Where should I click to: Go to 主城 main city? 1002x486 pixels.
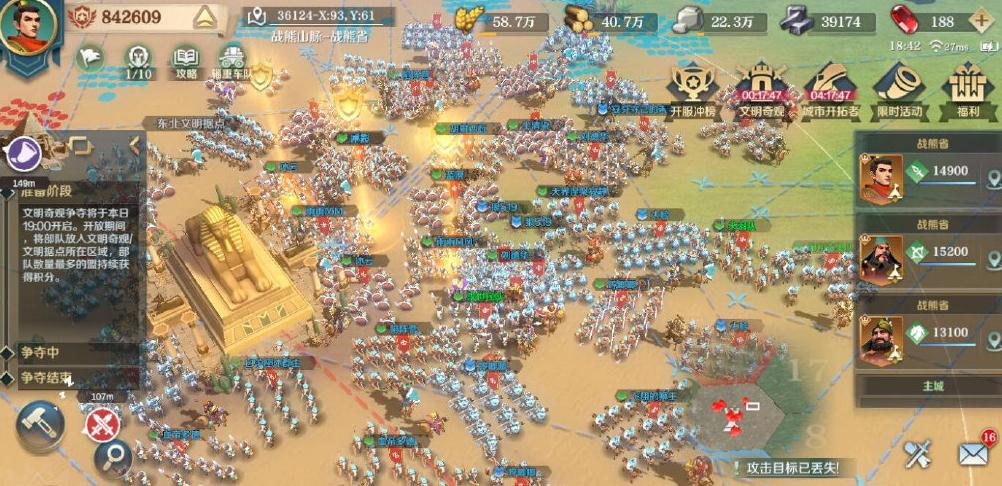(930, 386)
